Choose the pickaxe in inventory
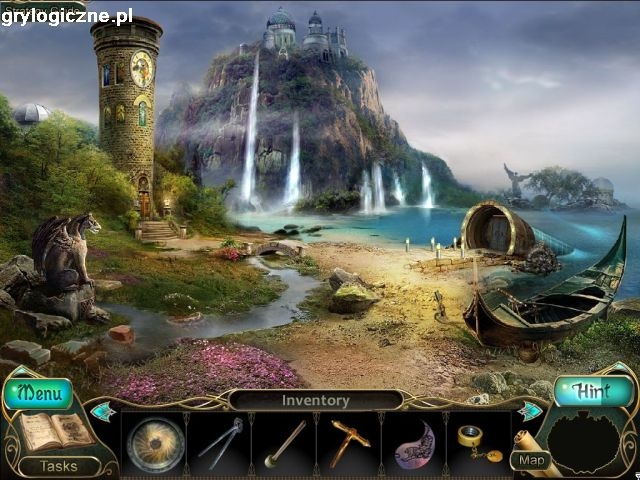Viewport: 640px width, 480px height. click(349, 441)
